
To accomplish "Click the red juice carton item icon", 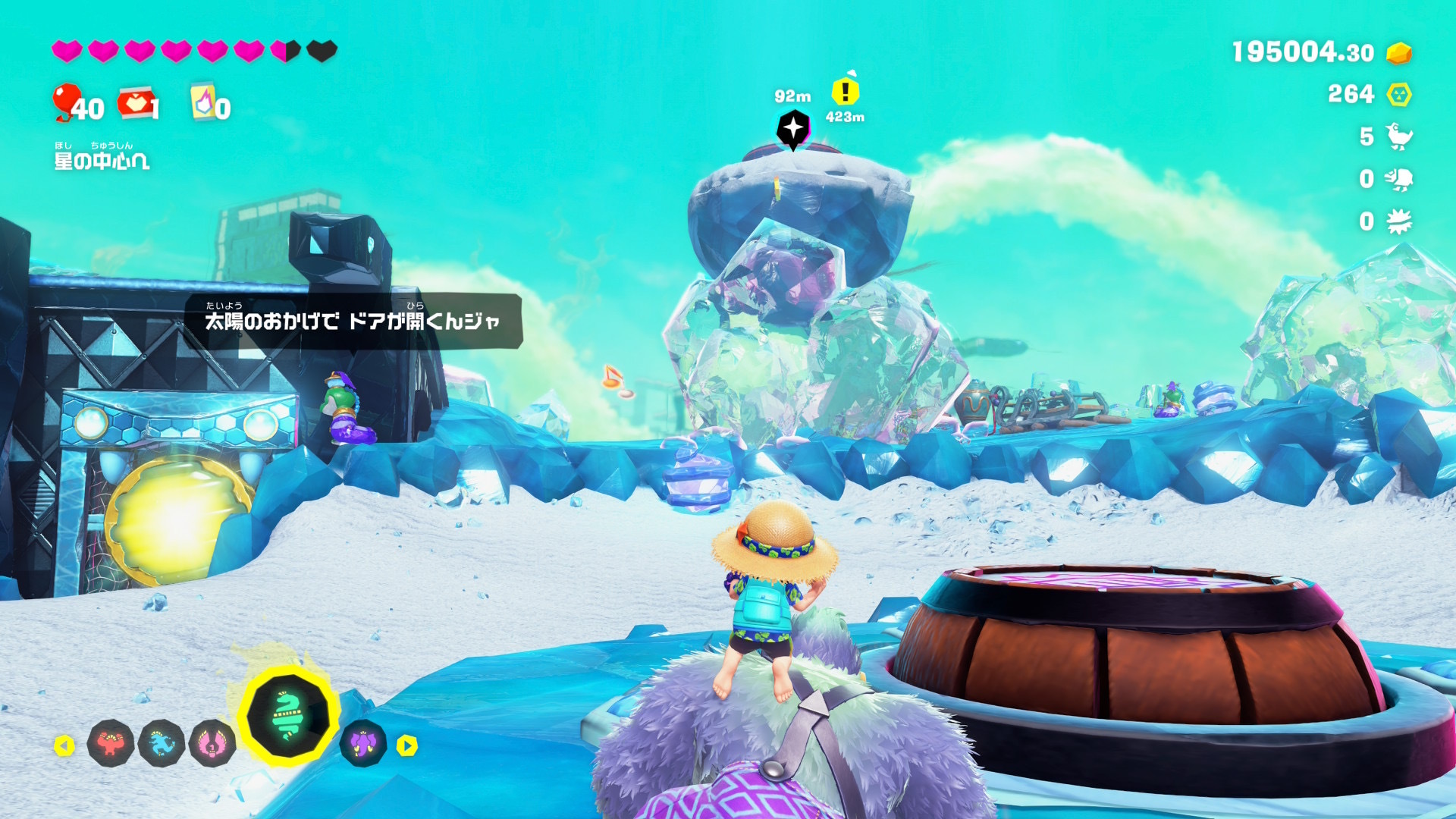I will pos(135,103).
